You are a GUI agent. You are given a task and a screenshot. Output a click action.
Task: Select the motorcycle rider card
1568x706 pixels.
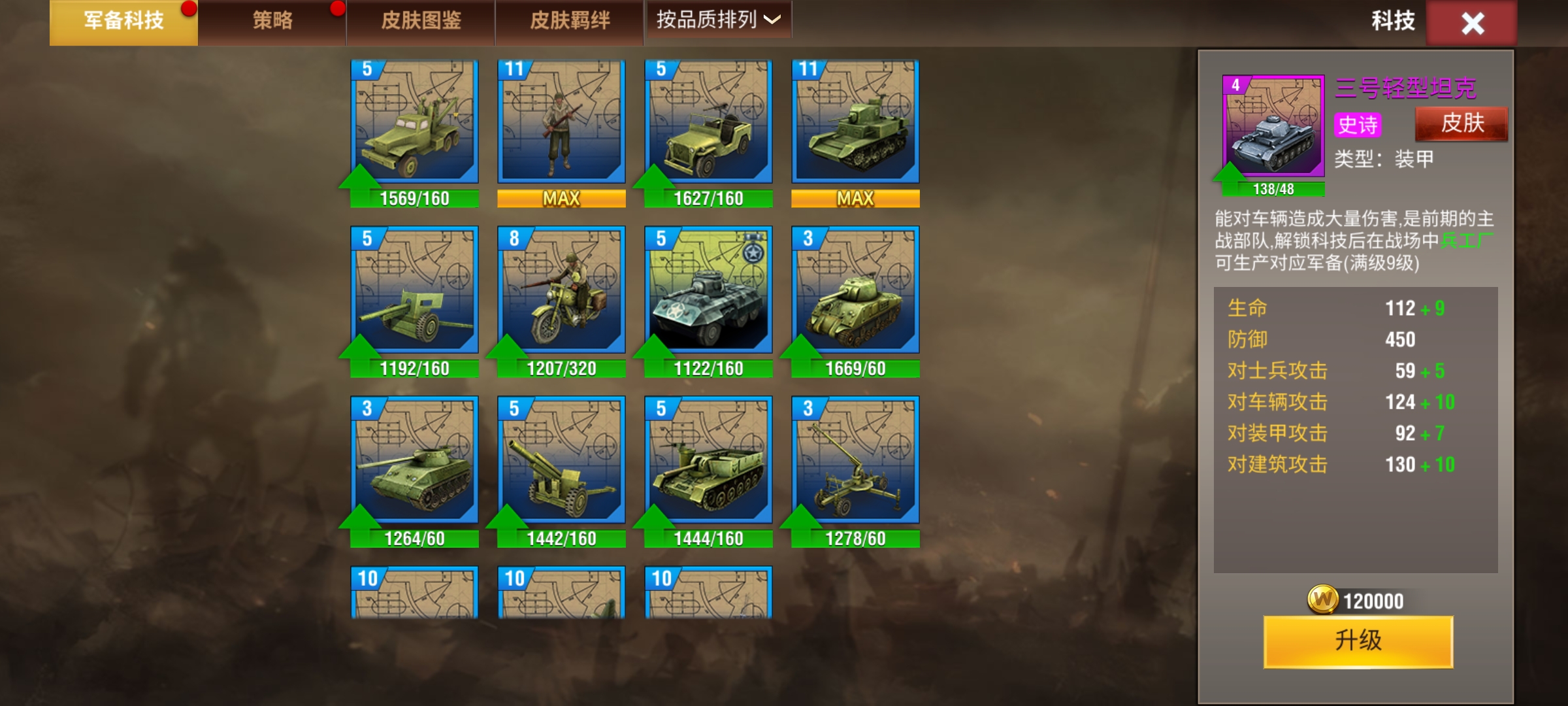[x=561, y=291]
